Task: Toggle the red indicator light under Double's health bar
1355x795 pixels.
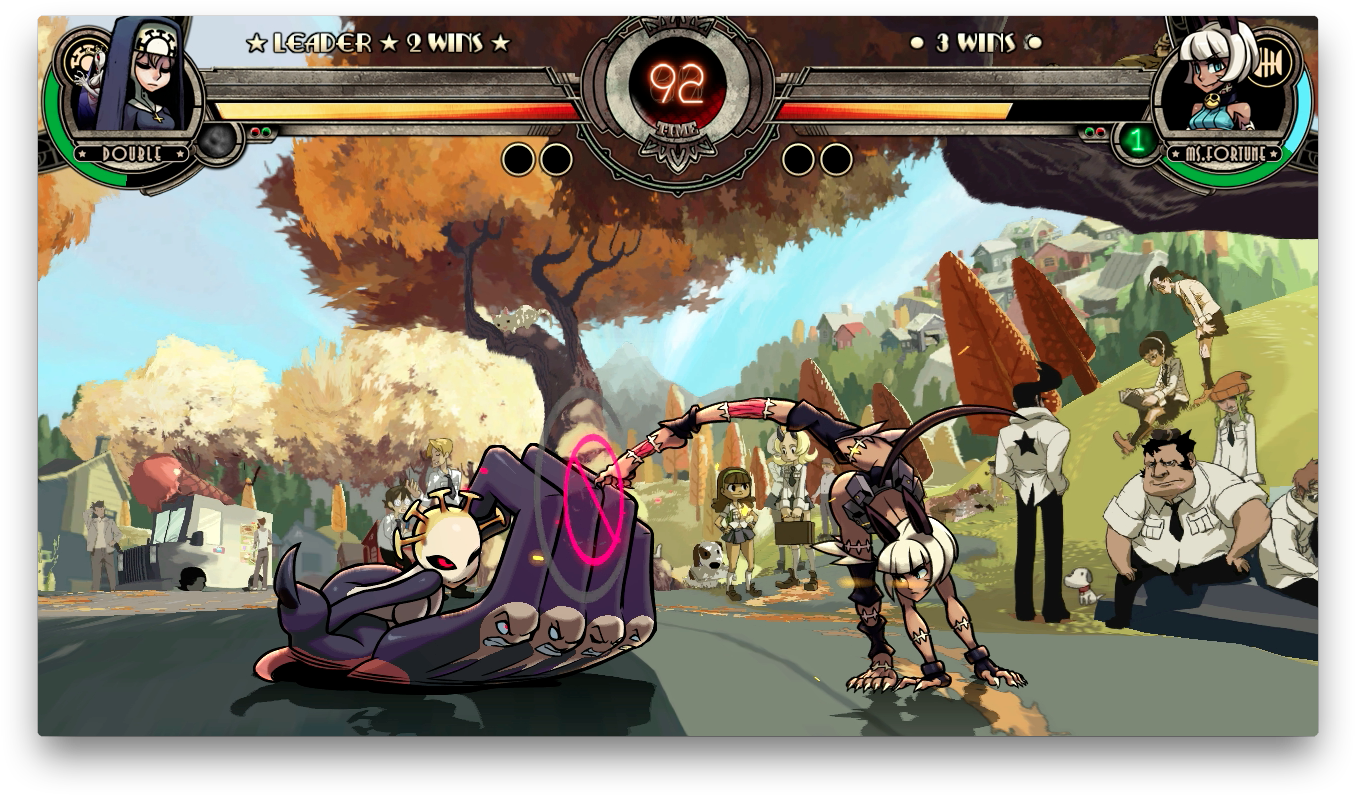Action: point(255,131)
